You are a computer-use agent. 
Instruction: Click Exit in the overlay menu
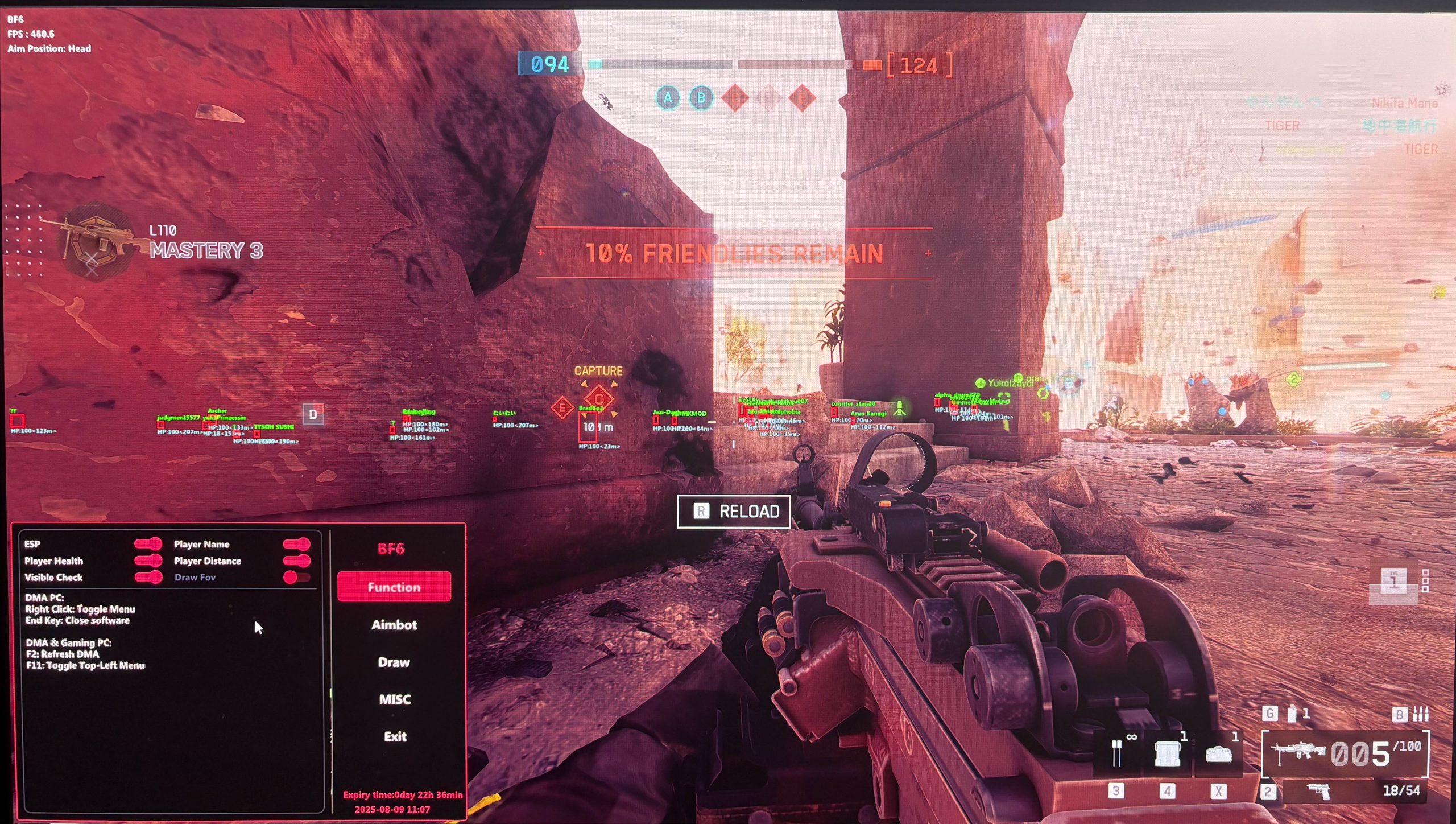pyautogui.click(x=395, y=737)
